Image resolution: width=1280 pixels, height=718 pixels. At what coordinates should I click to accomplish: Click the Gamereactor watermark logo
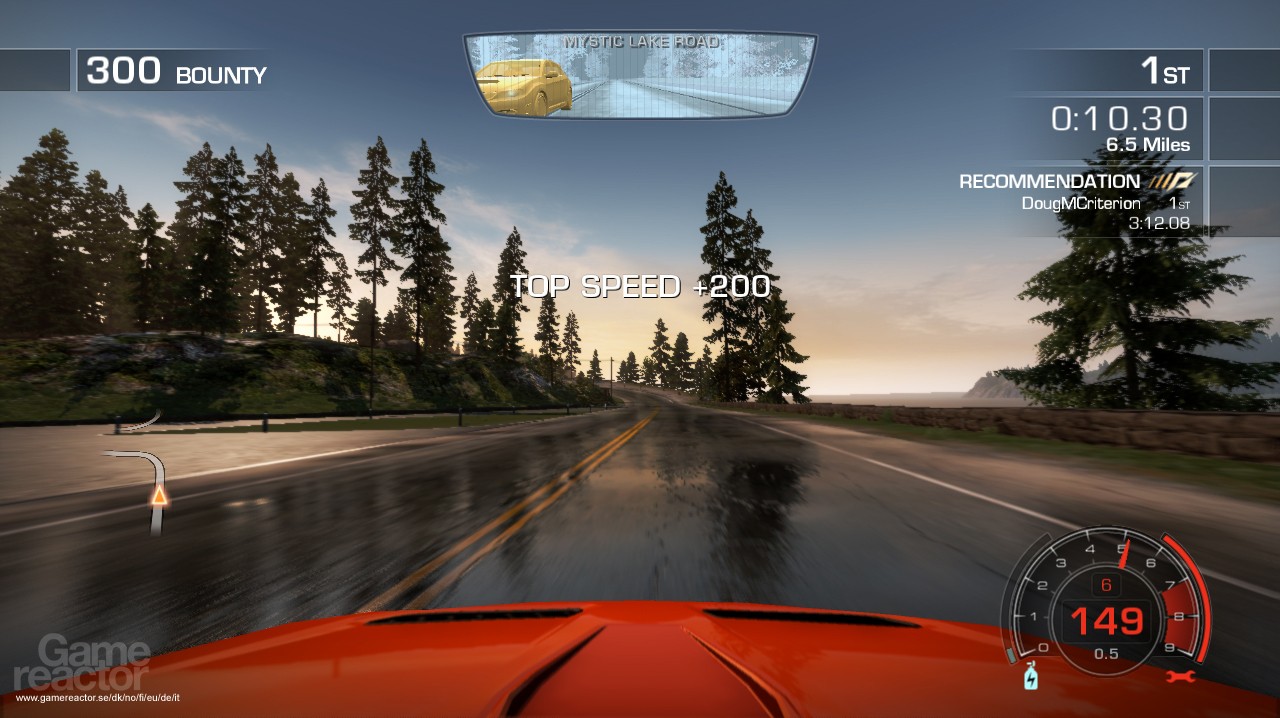coord(82,662)
